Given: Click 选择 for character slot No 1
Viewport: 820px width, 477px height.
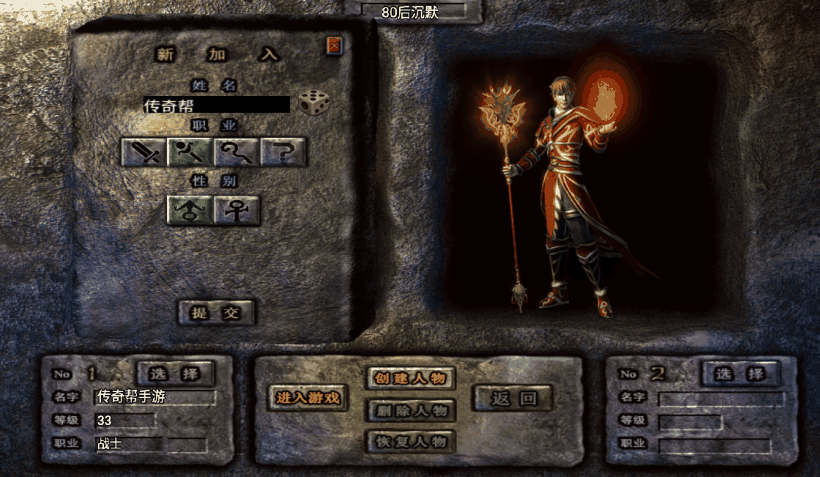Looking at the screenshot, I should pyautogui.click(x=176, y=373).
